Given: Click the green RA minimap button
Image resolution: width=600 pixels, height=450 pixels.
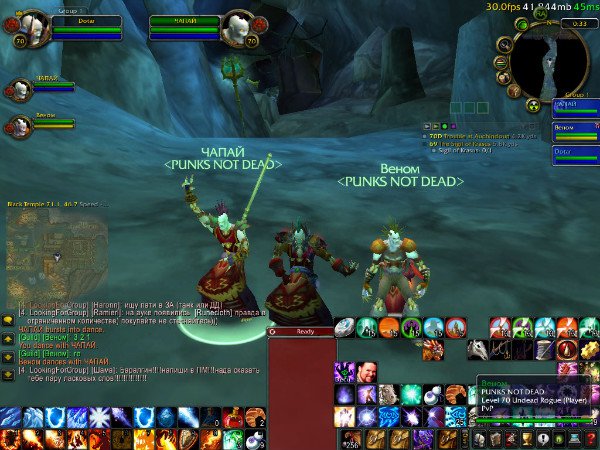Looking at the screenshot, I should click(x=540, y=14).
